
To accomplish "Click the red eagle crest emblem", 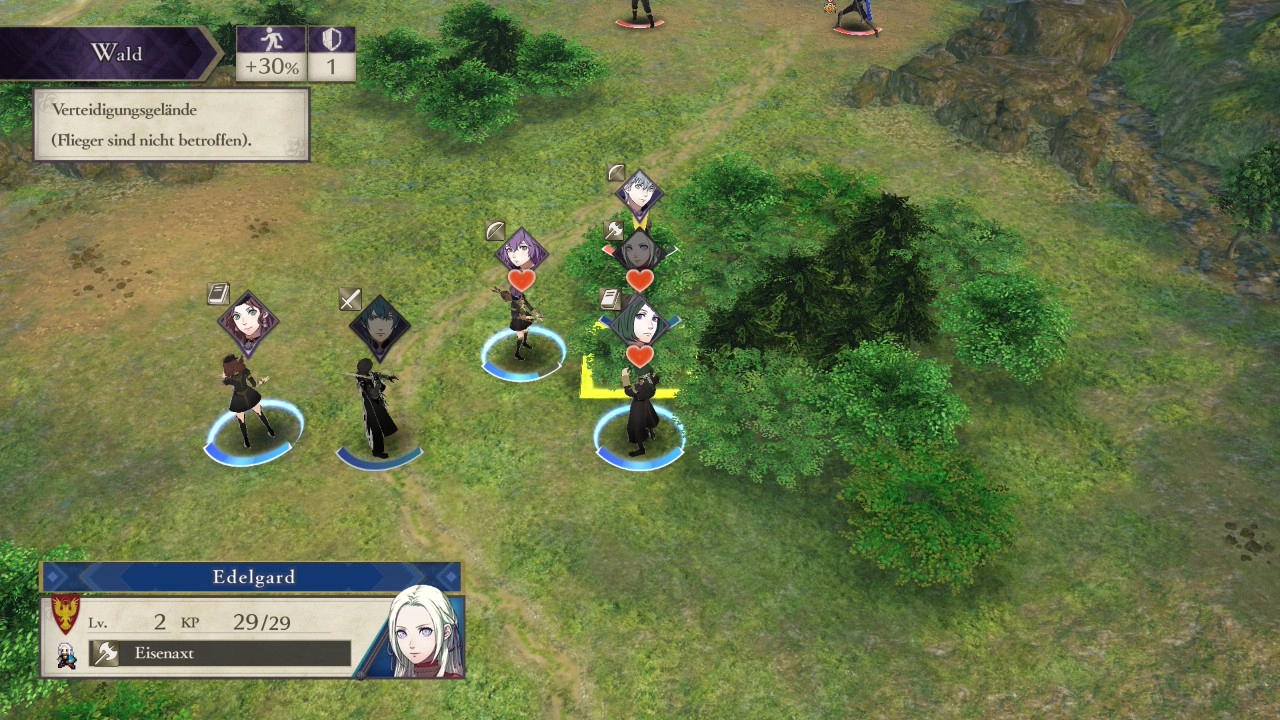I will (x=65, y=615).
